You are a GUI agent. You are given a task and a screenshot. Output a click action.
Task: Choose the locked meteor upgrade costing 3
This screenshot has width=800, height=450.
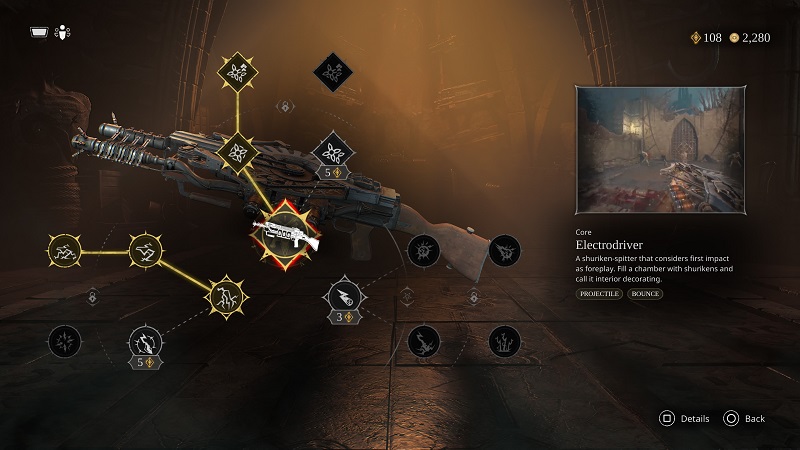tap(343, 294)
